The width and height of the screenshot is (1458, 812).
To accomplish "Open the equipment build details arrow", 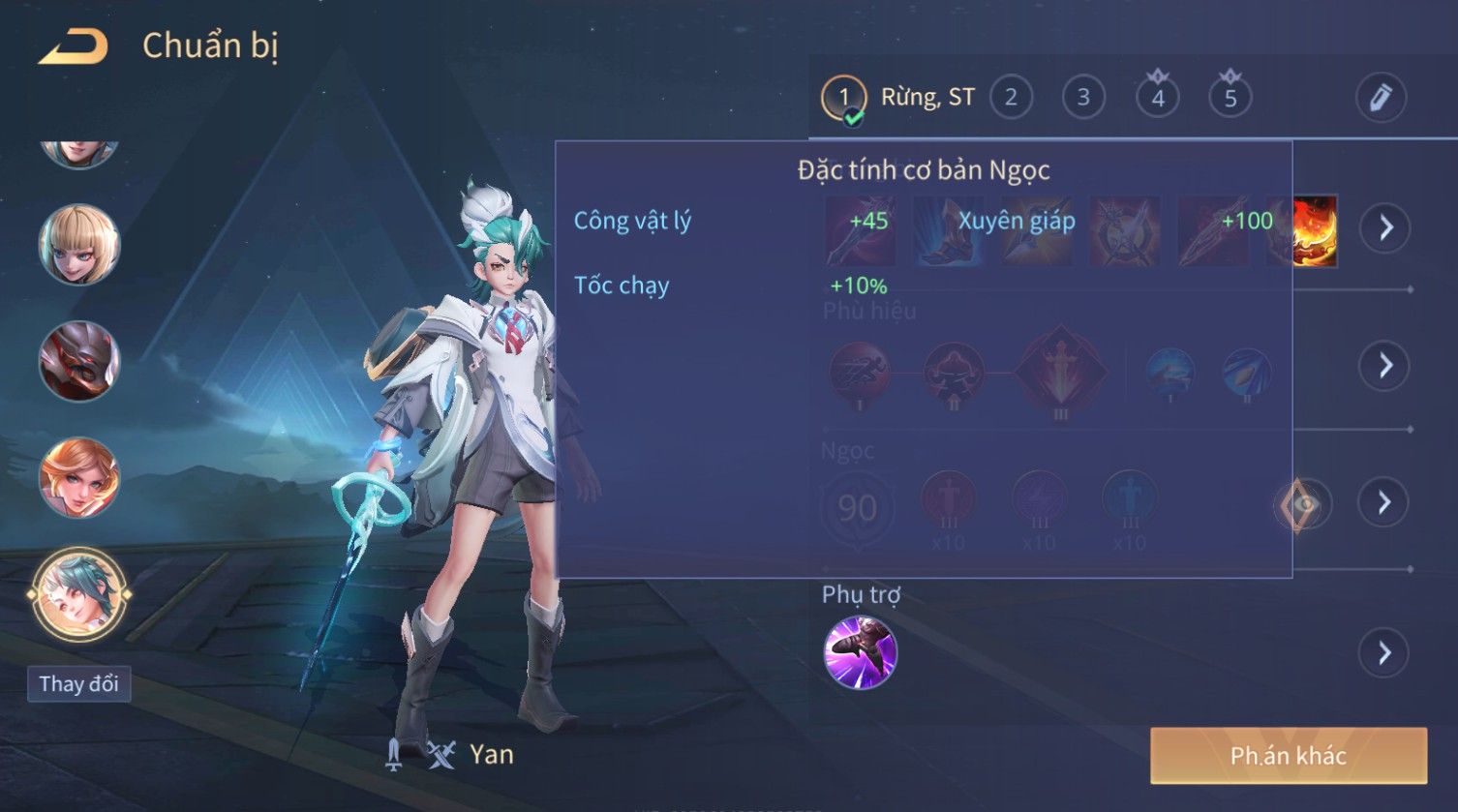I will 1385,228.
